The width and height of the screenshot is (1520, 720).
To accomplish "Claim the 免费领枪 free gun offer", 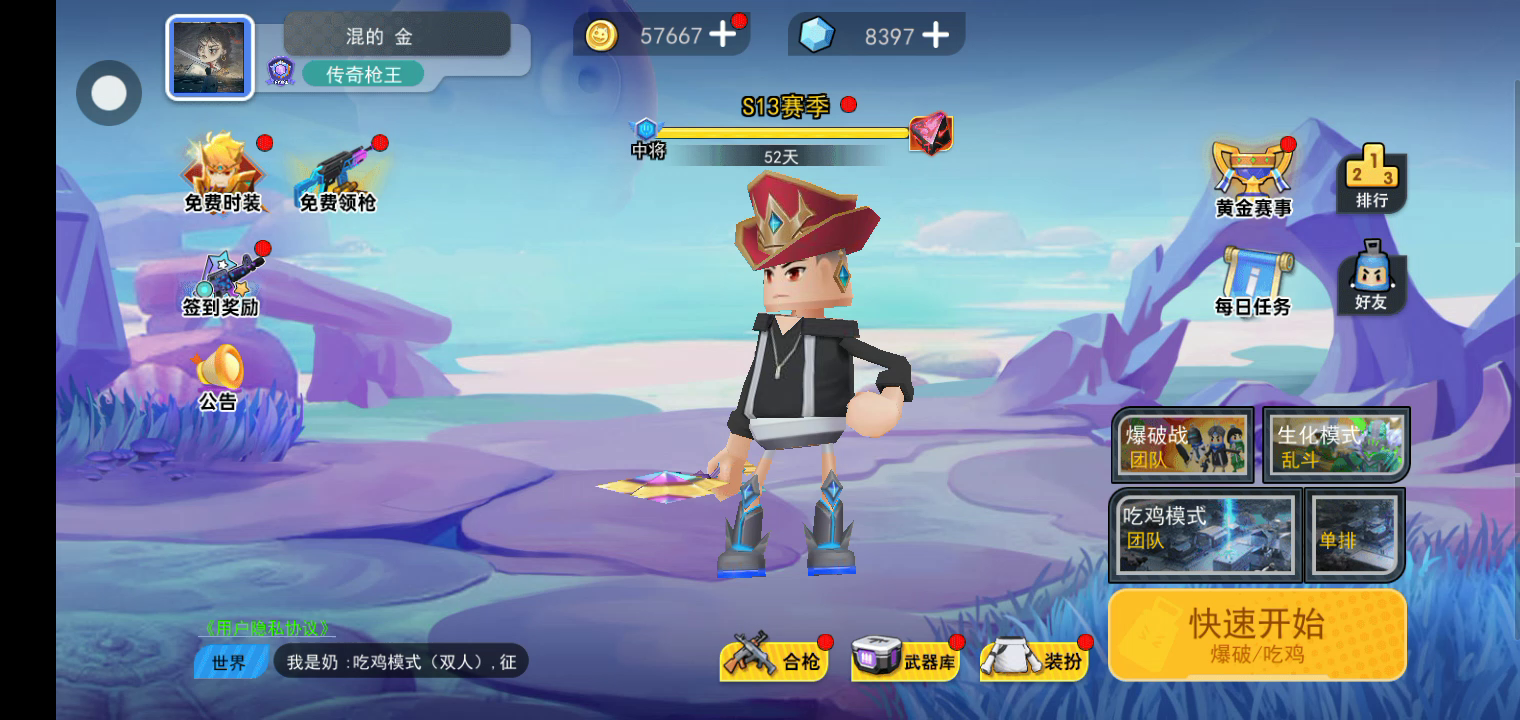I will click(x=338, y=175).
